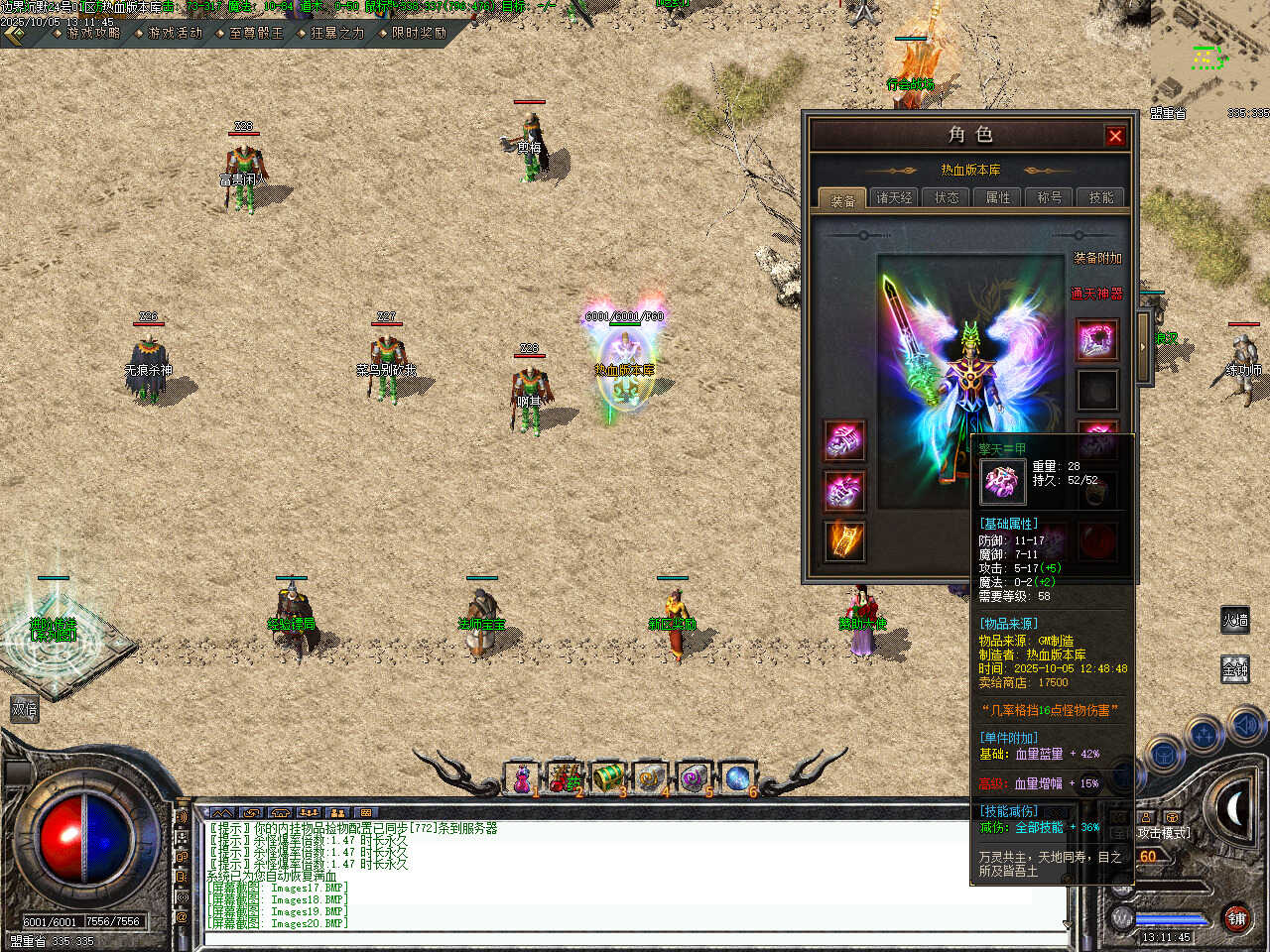Activate the 火墙 firewall skill button
The height and width of the screenshot is (952, 1270).
point(1234,621)
